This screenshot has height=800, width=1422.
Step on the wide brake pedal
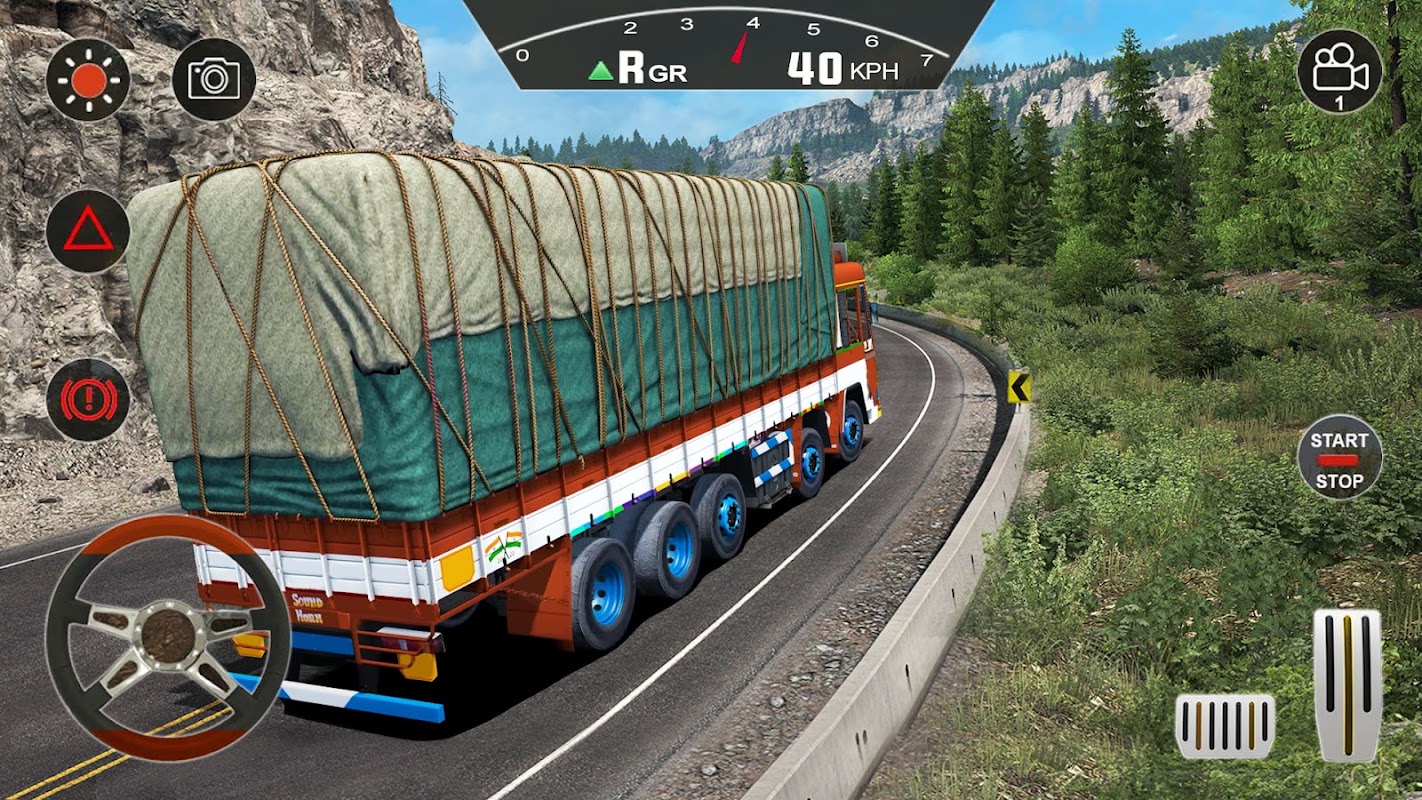point(1225,726)
